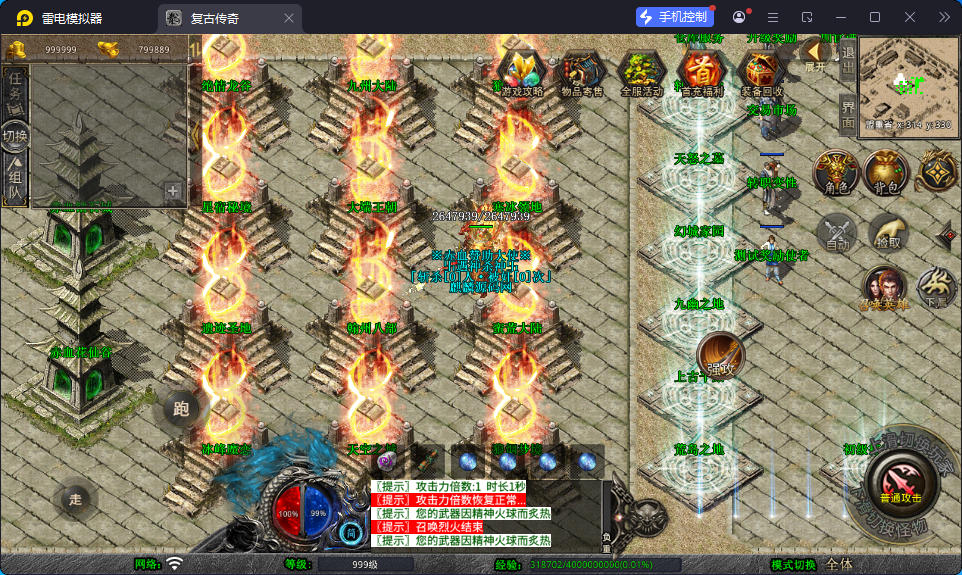This screenshot has height=575, width=962.
Task: Tap the 拾取 pickup button
Action: coord(888,233)
